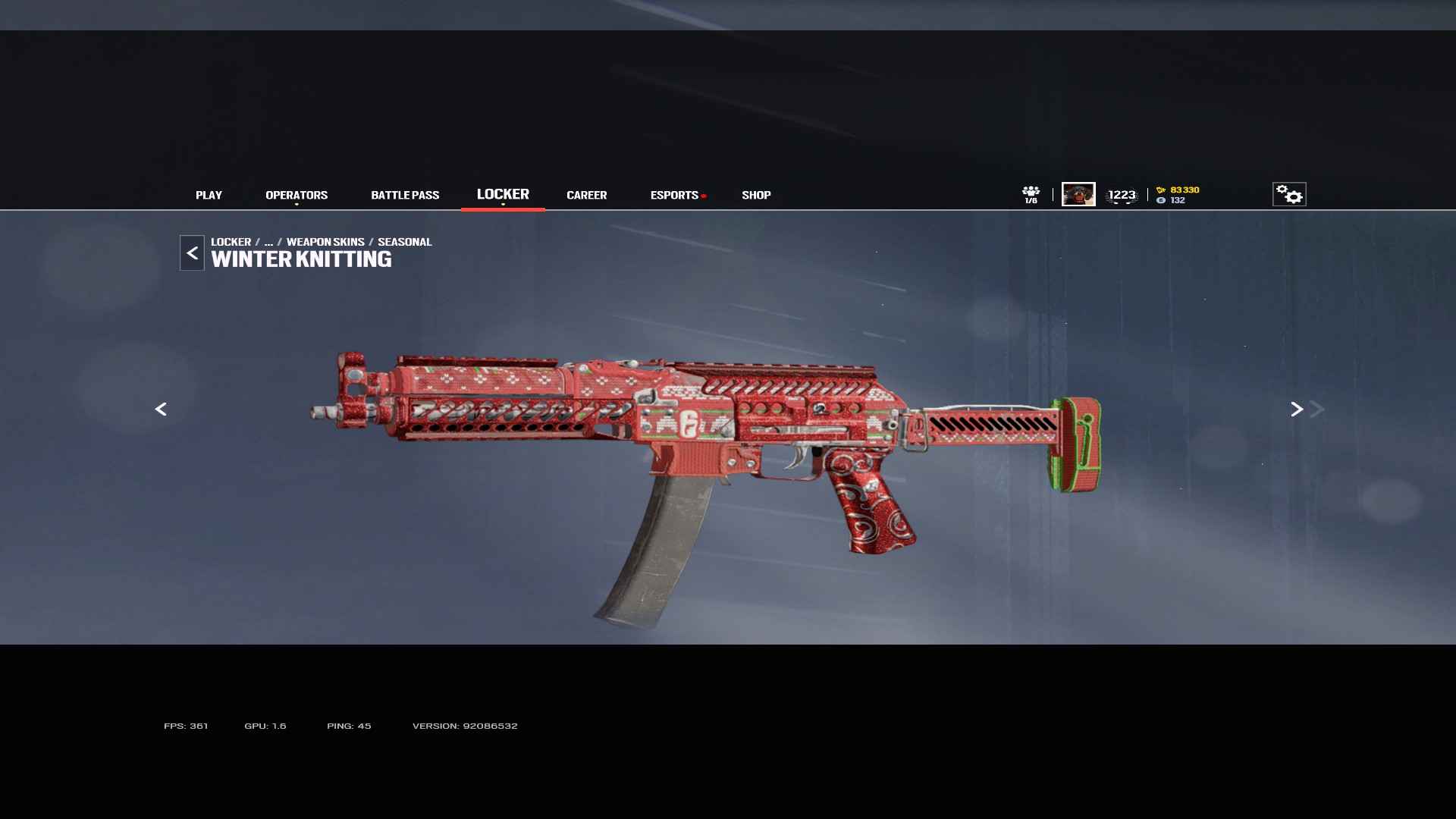Viewport: 1456px width, 819px height.
Task: Open settings via the gear icon
Action: 1289,195
